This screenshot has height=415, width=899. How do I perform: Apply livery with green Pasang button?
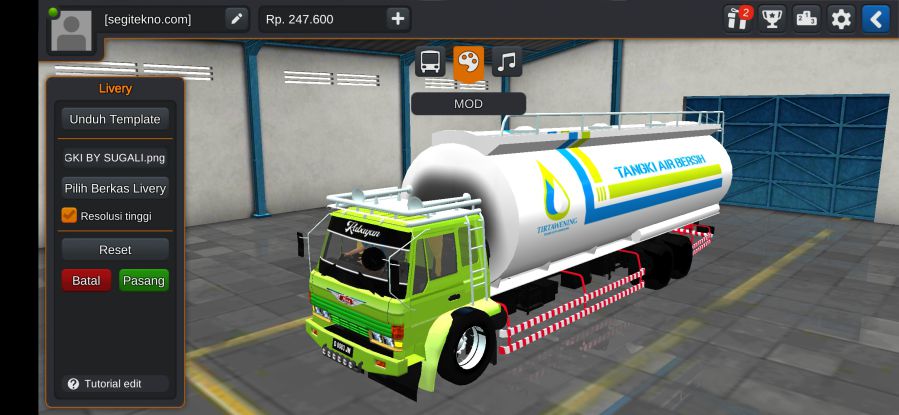pos(143,281)
